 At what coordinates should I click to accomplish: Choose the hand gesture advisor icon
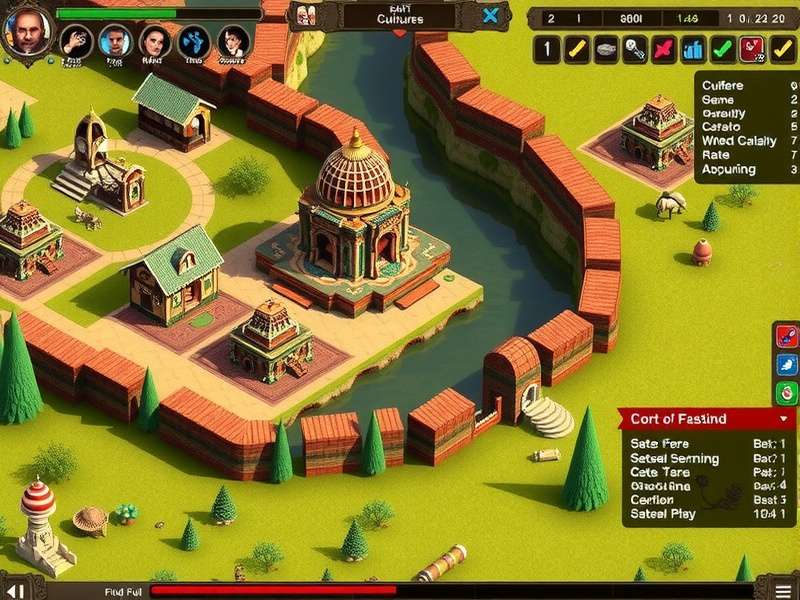click(x=76, y=40)
